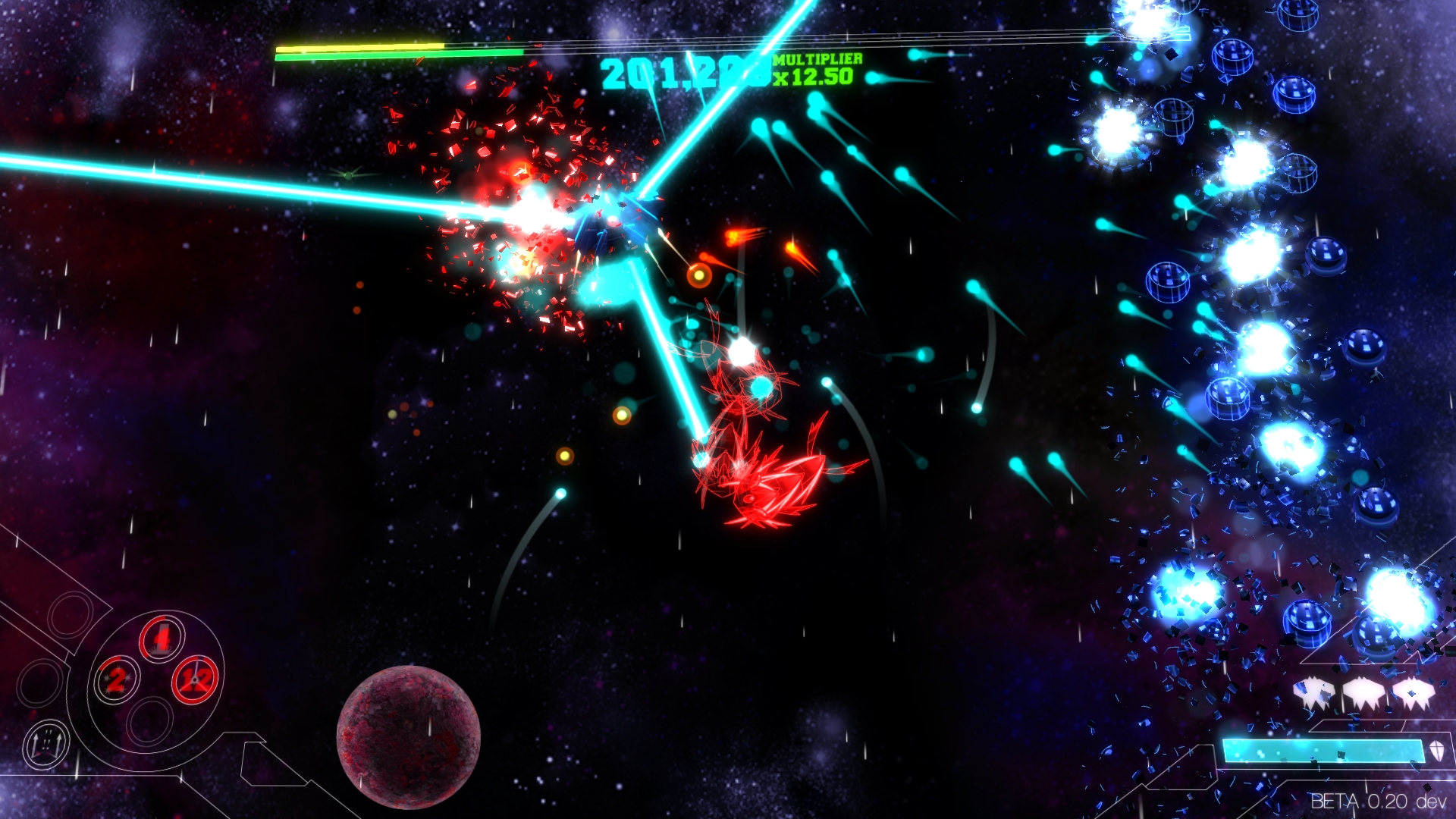Click the shield icon beside the cyan bar
The image size is (1456, 819).
[1438, 752]
